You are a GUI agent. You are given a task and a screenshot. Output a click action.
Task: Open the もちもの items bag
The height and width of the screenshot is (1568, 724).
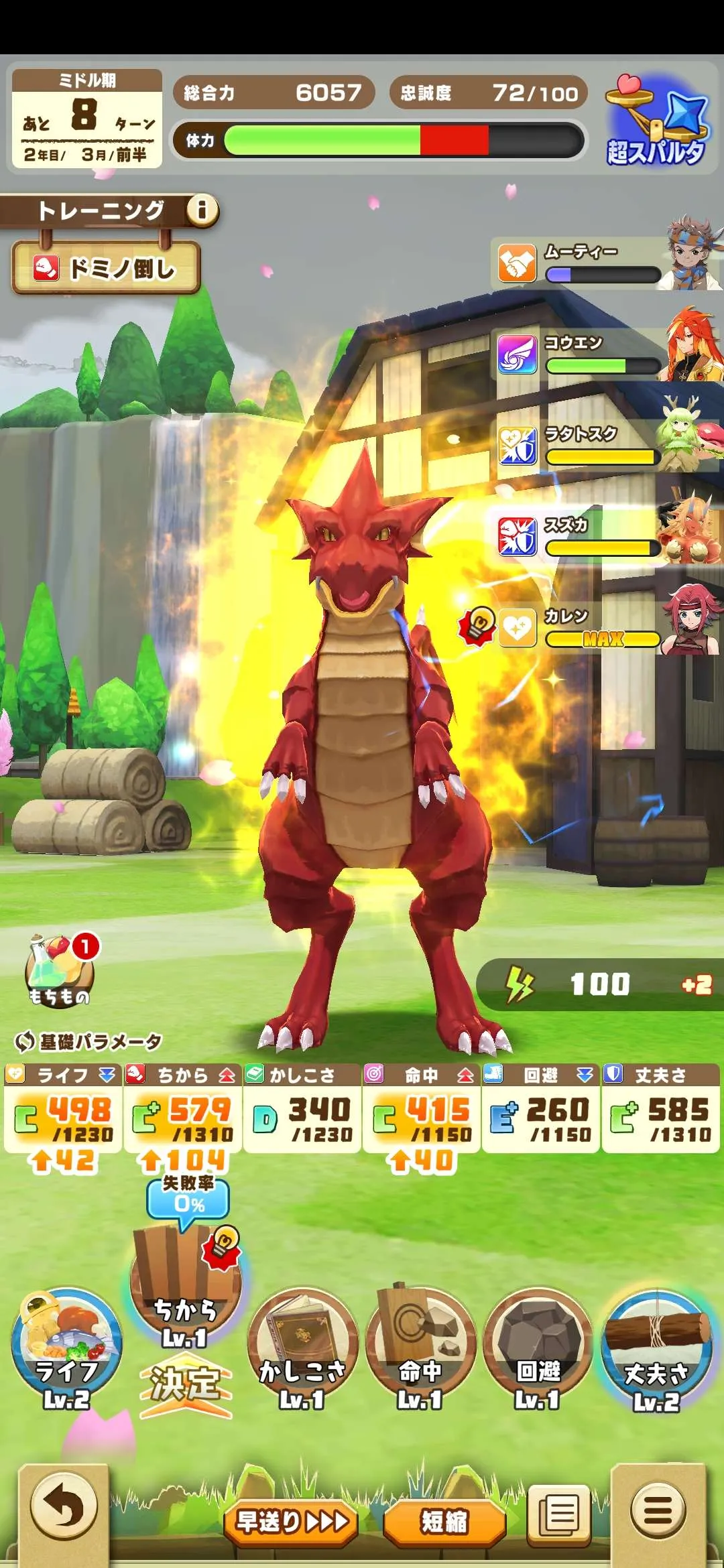coord(59,972)
